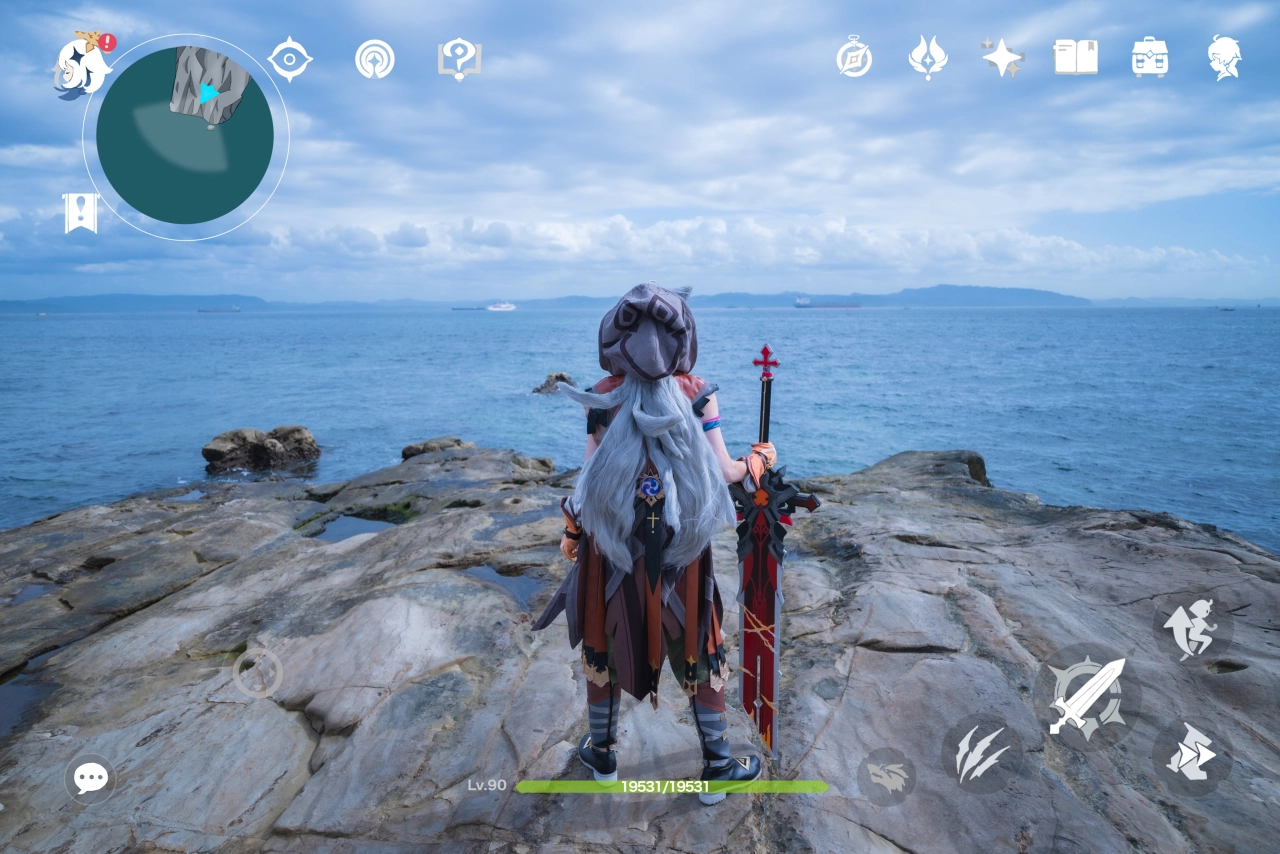
Task: Open the adventurer compass icon
Action: (854, 57)
